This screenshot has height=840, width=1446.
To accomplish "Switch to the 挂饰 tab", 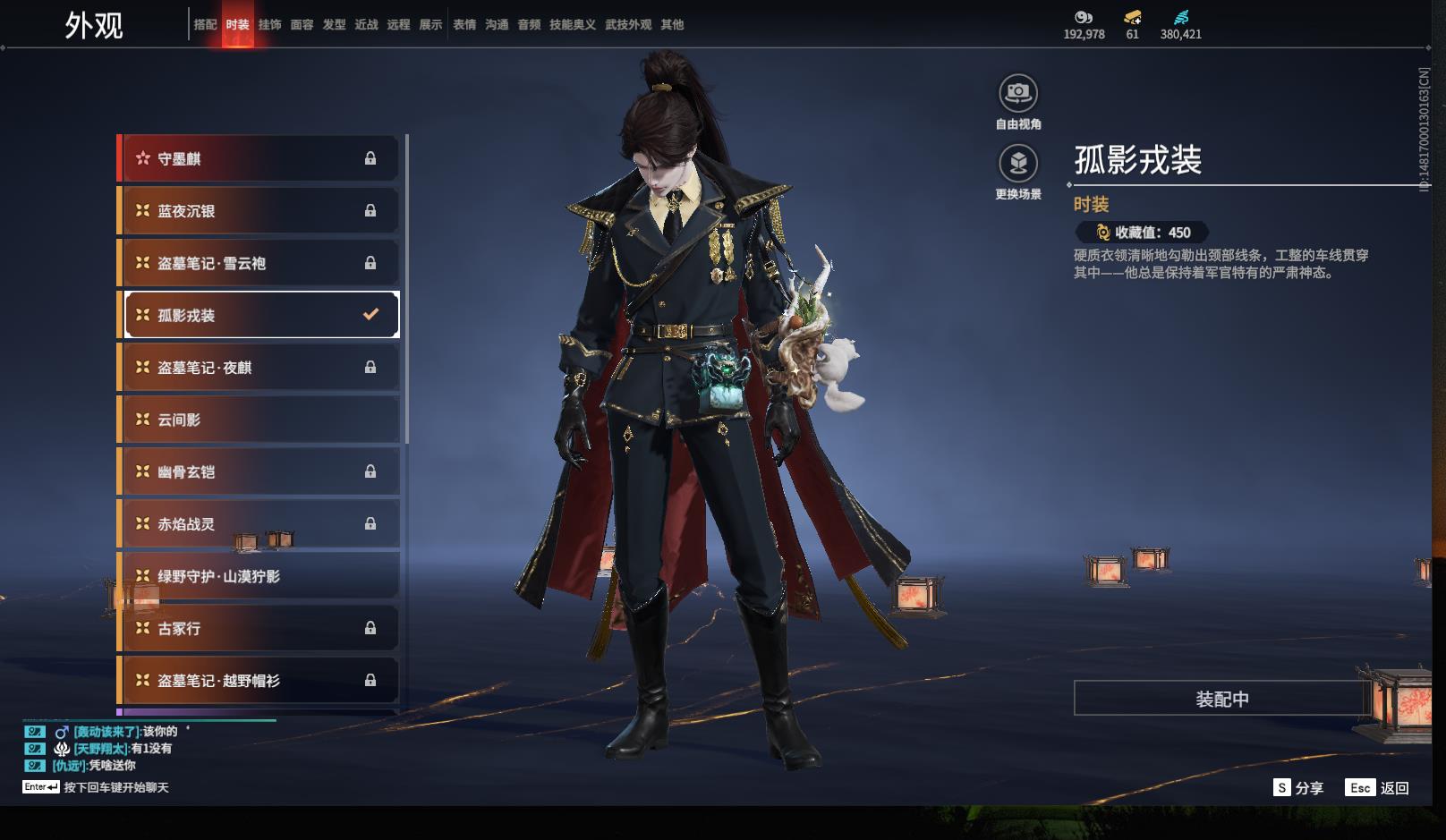I will pyautogui.click(x=269, y=25).
